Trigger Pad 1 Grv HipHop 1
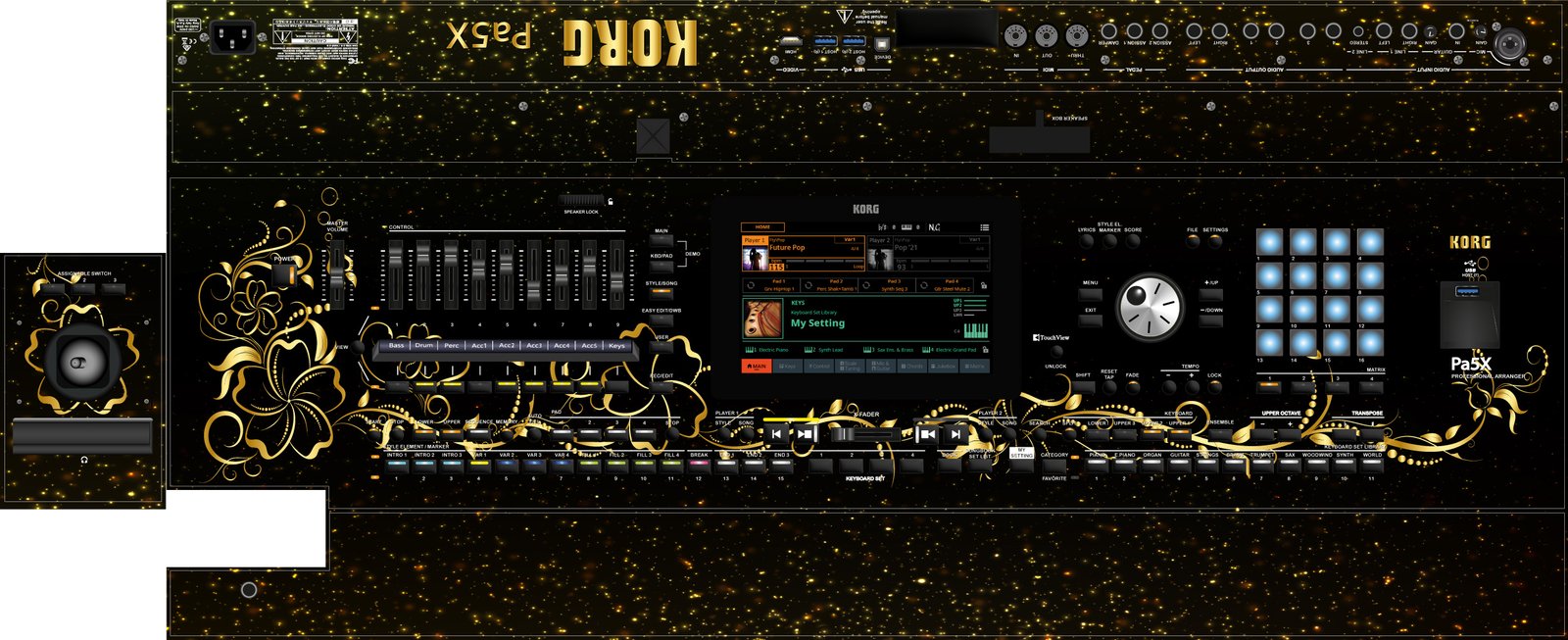The height and width of the screenshot is (640, 1568). click(778, 285)
